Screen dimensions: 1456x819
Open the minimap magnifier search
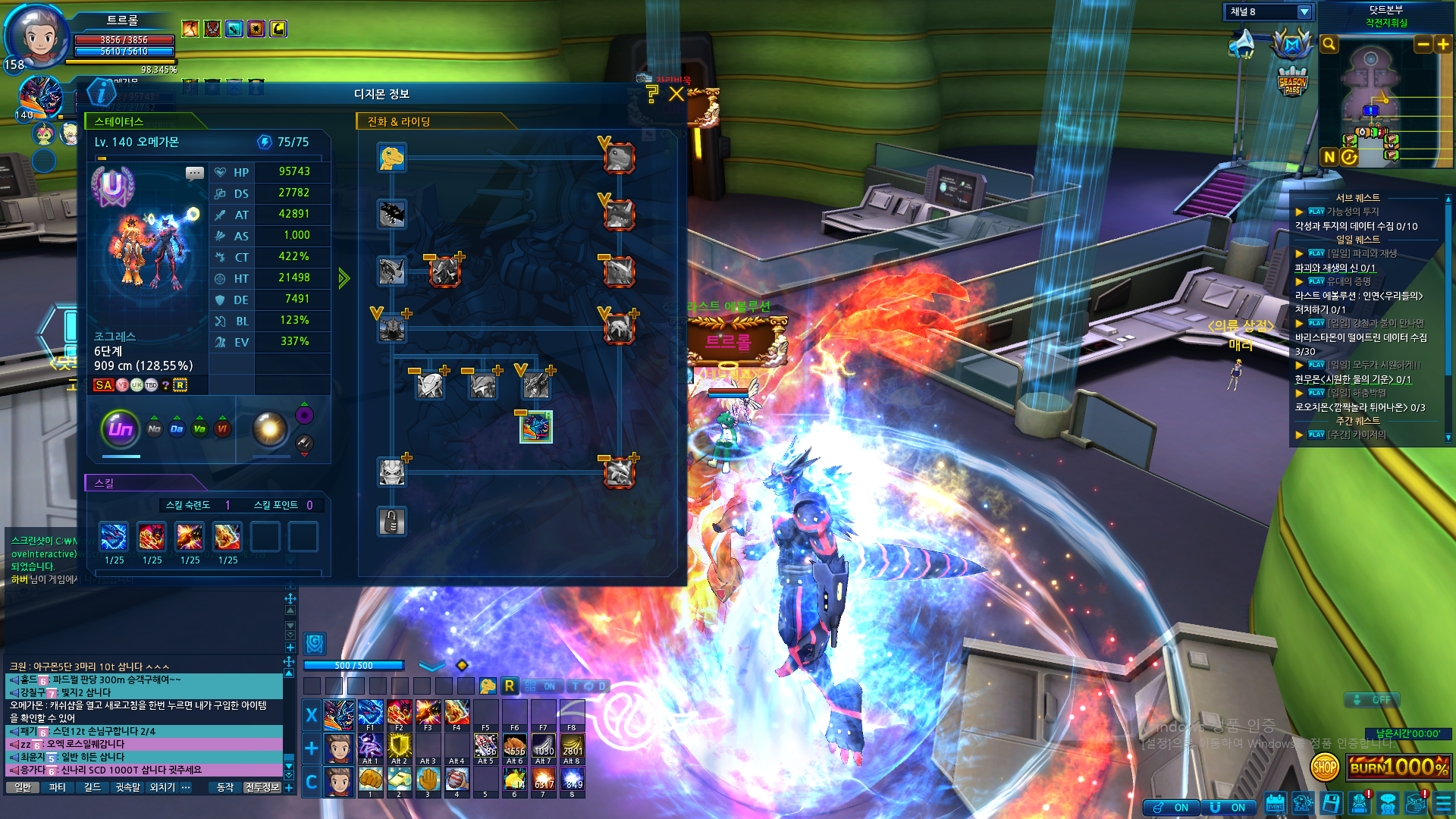[x=1329, y=45]
